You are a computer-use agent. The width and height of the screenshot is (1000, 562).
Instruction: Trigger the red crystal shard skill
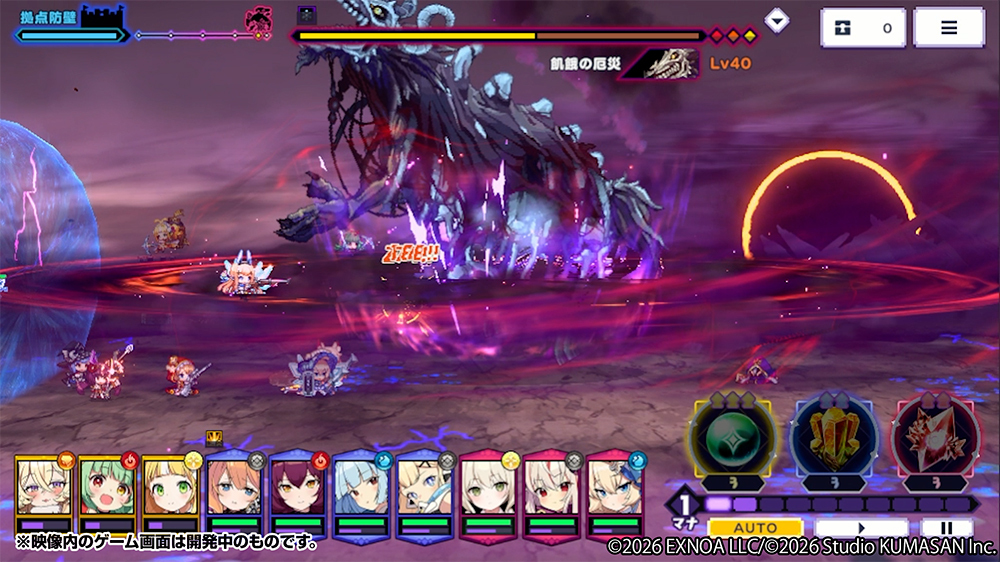tap(937, 438)
